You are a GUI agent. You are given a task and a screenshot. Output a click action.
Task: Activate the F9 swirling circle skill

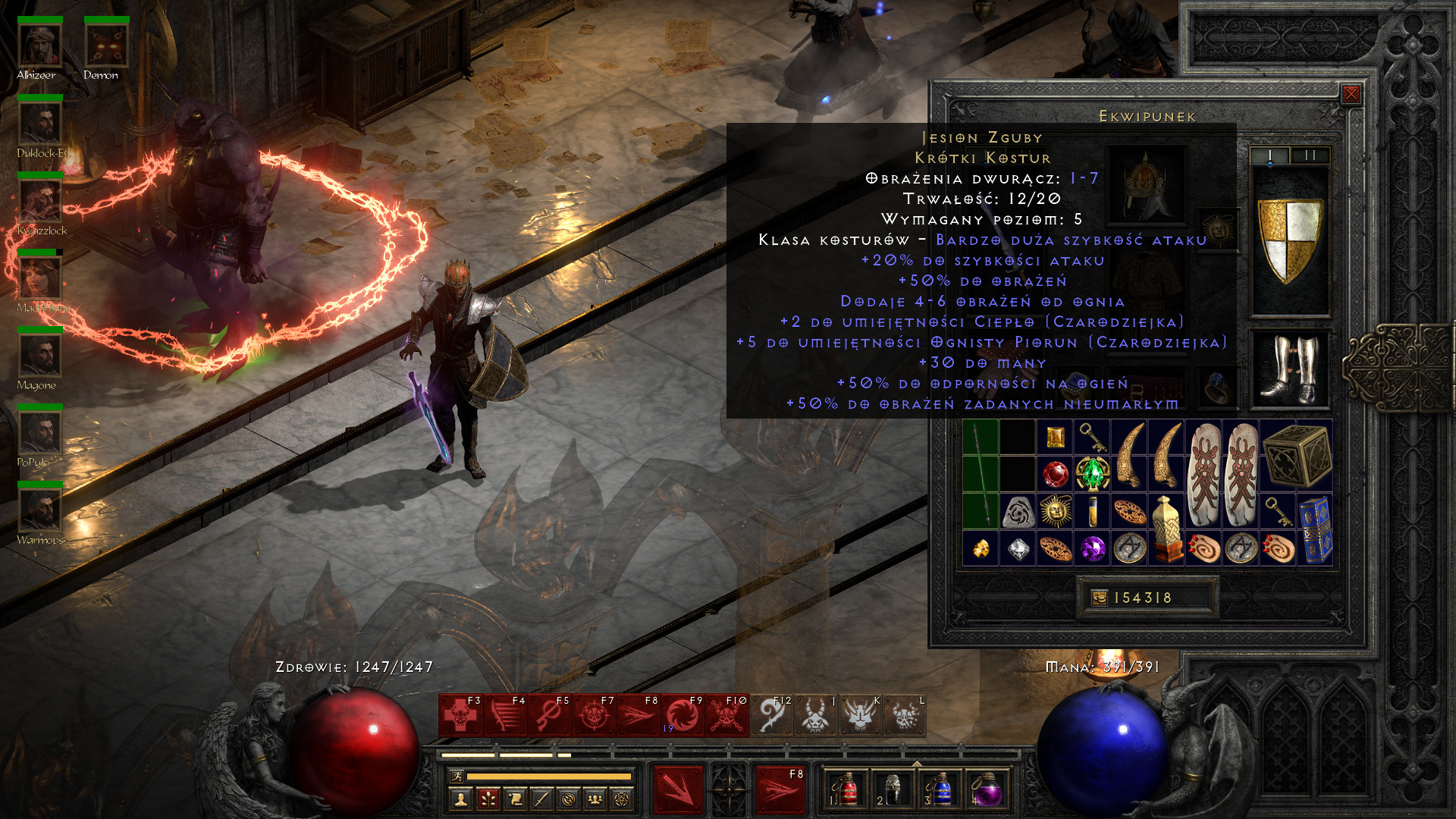[x=682, y=715]
